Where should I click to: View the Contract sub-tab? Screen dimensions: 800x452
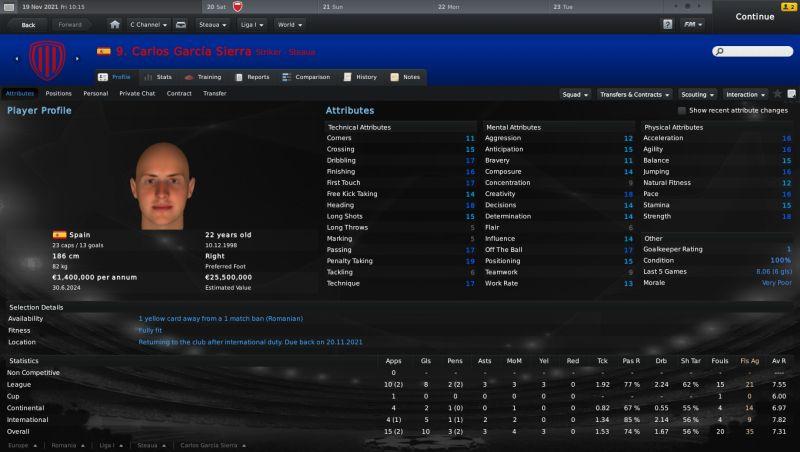pyautogui.click(x=179, y=93)
